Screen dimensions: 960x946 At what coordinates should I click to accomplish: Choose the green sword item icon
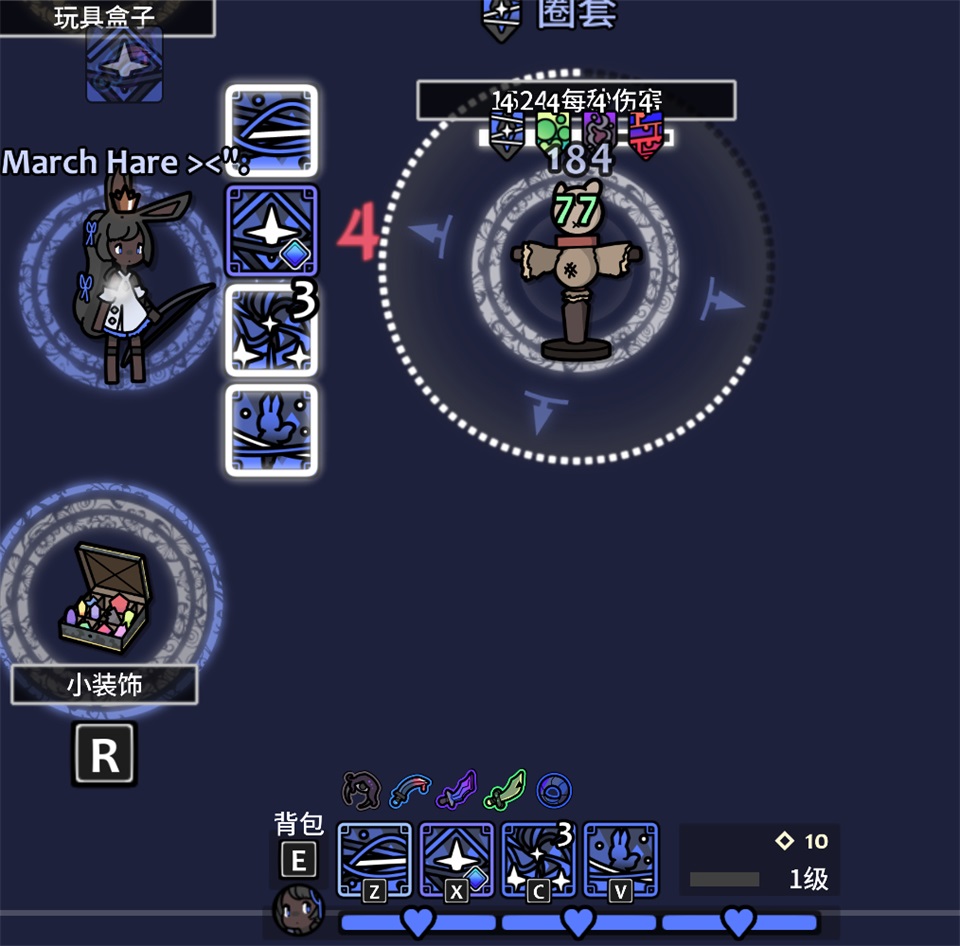[x=505, y=790]
